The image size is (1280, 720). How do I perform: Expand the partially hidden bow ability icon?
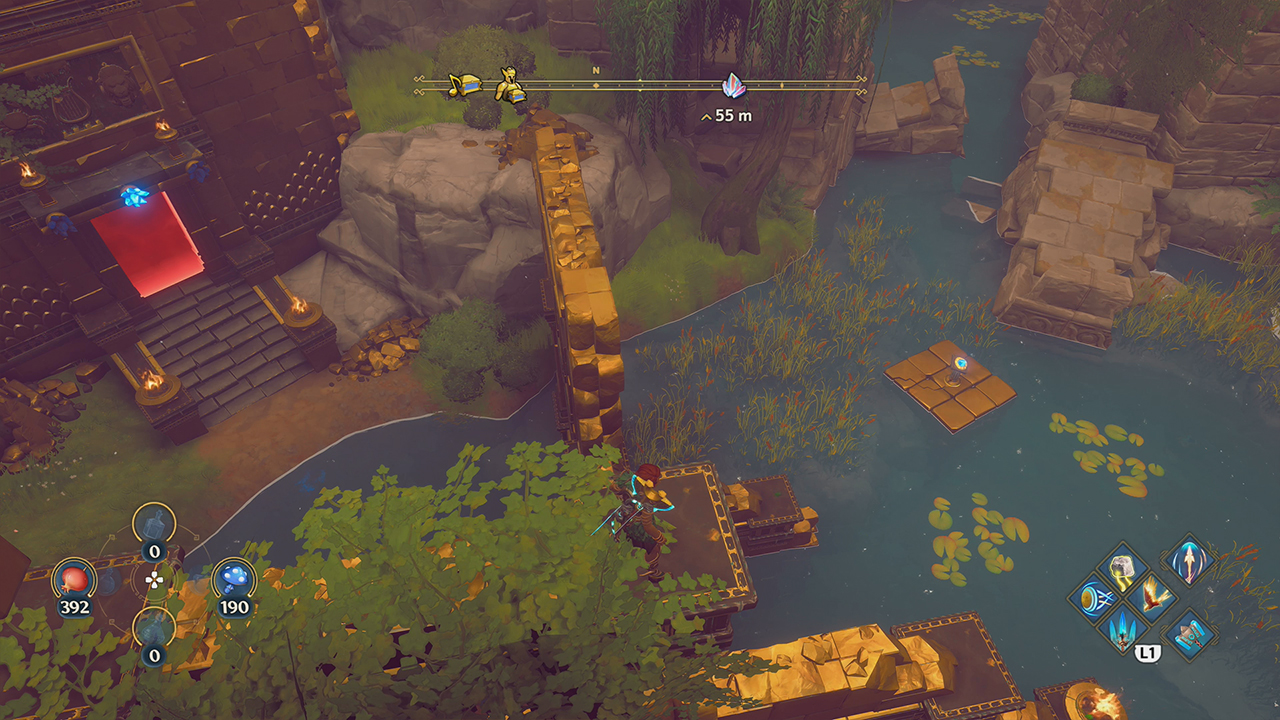[1093, 596]
